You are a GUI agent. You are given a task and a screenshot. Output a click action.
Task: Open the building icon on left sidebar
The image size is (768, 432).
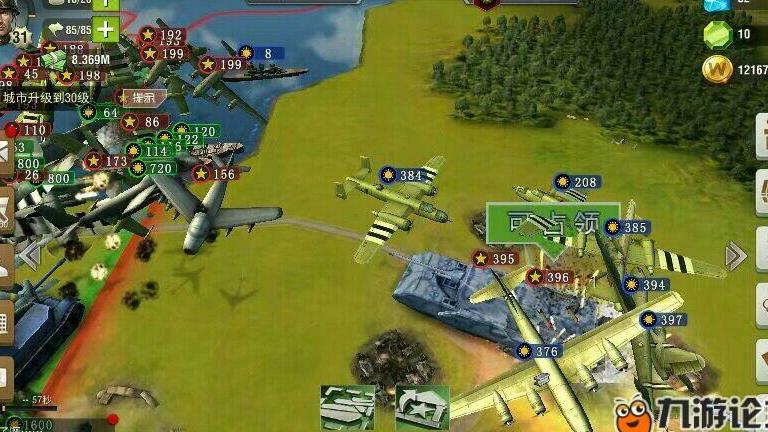(x=5, y=323)
